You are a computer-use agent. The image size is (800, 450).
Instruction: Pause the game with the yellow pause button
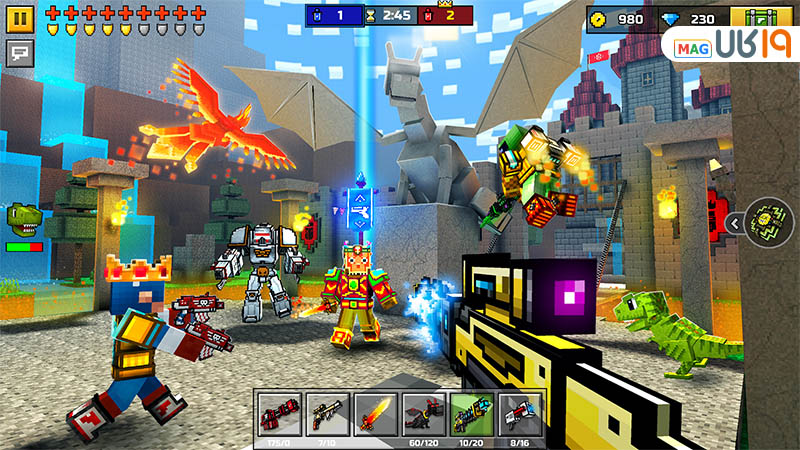(x=19, y=17)
